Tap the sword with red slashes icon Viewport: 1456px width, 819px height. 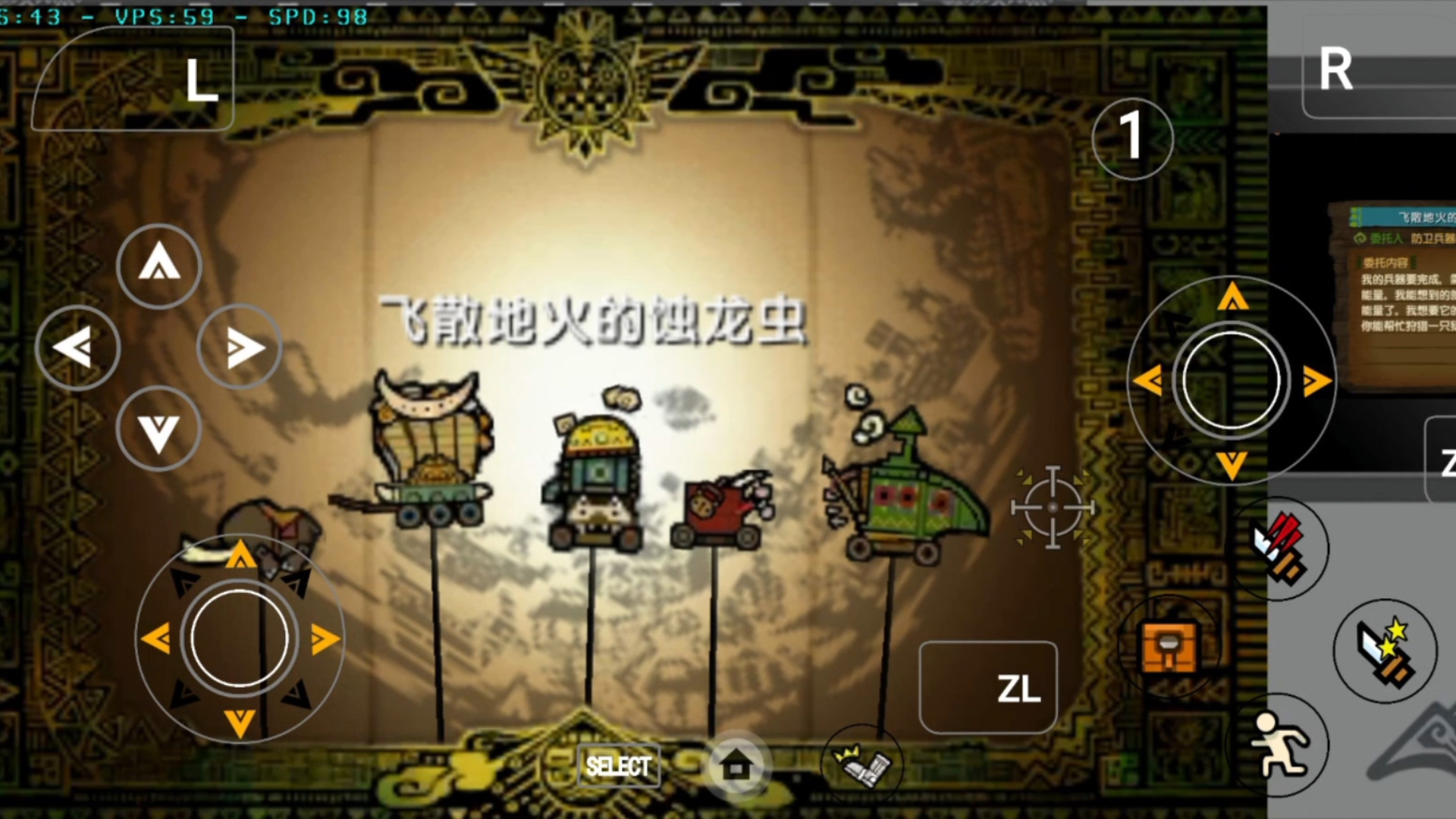(x=1281, y=548)
